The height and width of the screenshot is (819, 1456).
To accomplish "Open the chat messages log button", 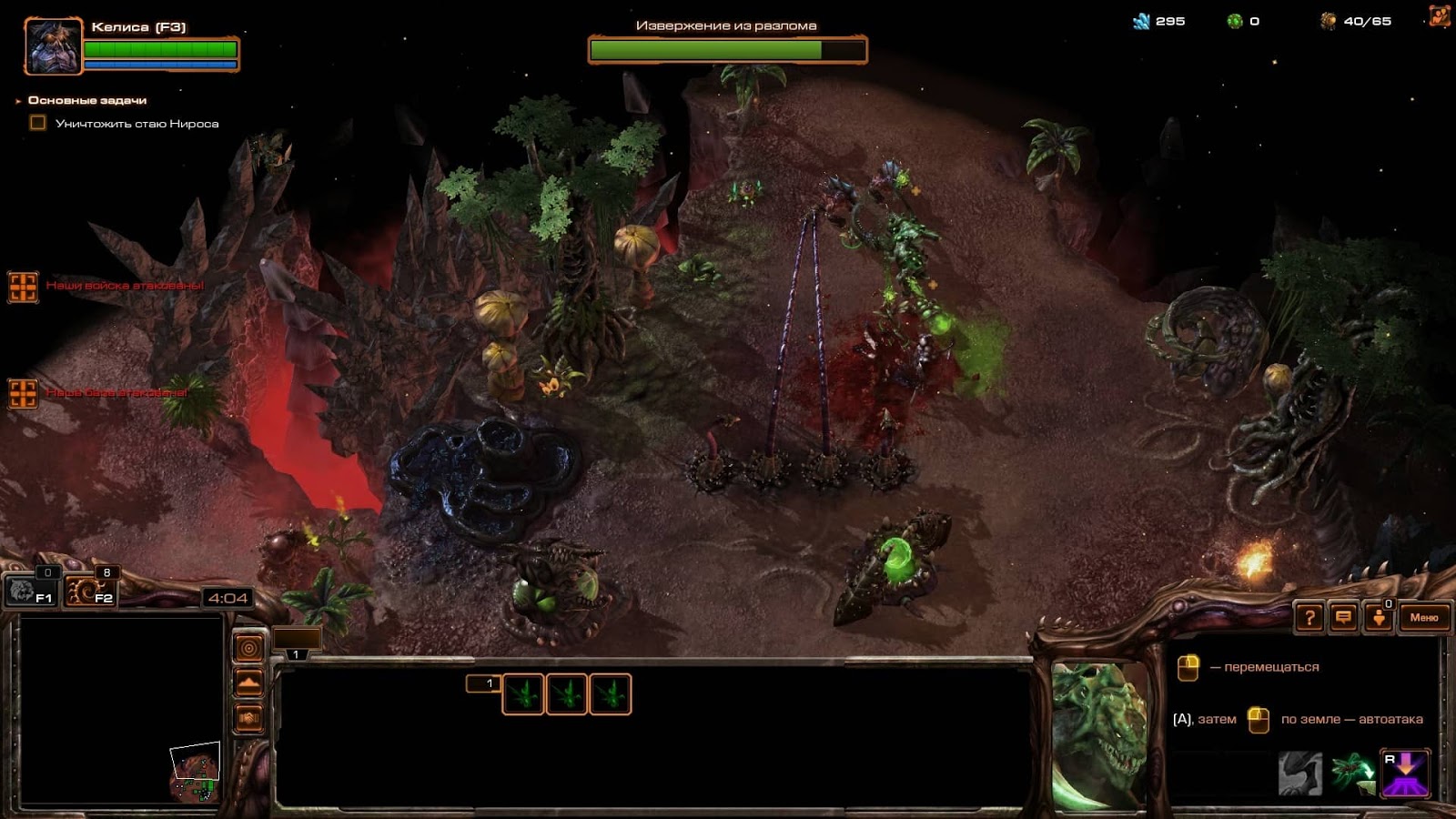I will click(x=1343, y=618).
